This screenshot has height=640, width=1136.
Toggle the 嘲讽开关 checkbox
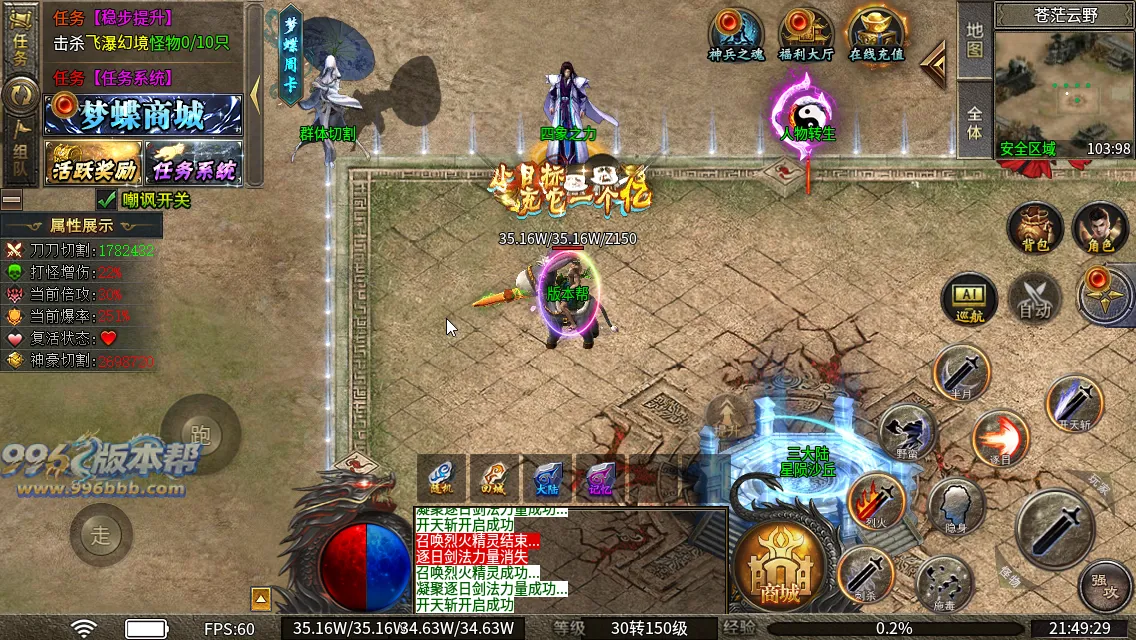coord(107,199)
